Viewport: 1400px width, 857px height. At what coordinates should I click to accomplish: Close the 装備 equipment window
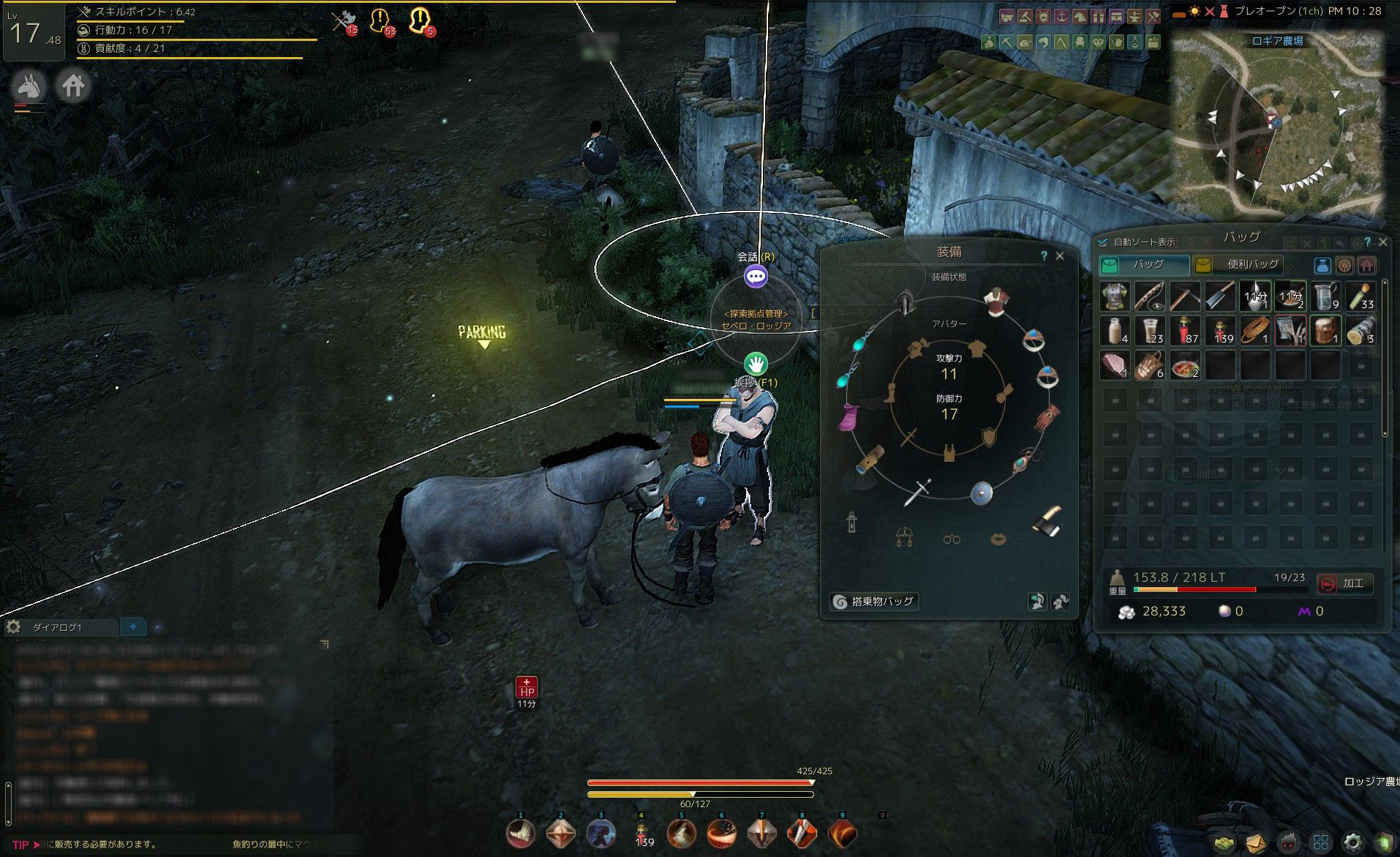(x=1060, y=255)
